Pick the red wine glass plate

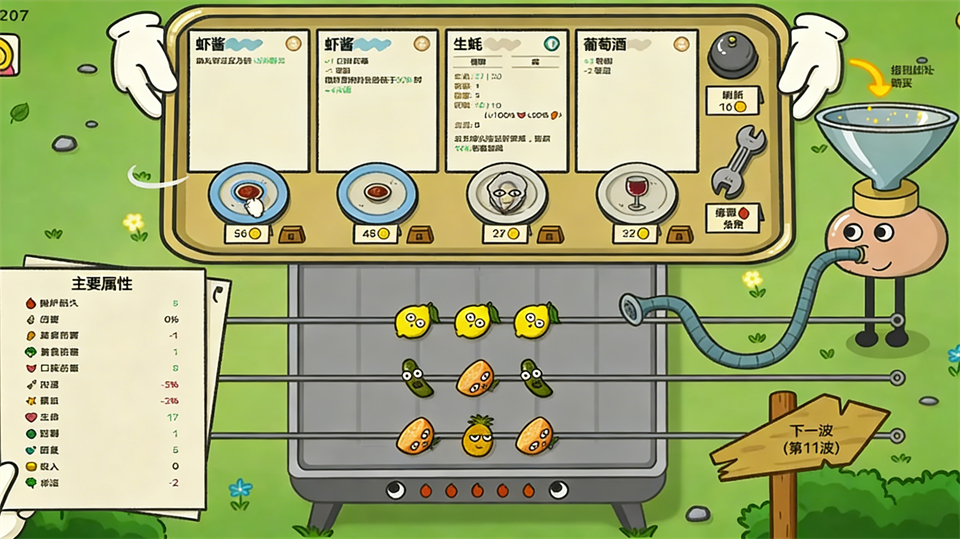tap(637, 192)
